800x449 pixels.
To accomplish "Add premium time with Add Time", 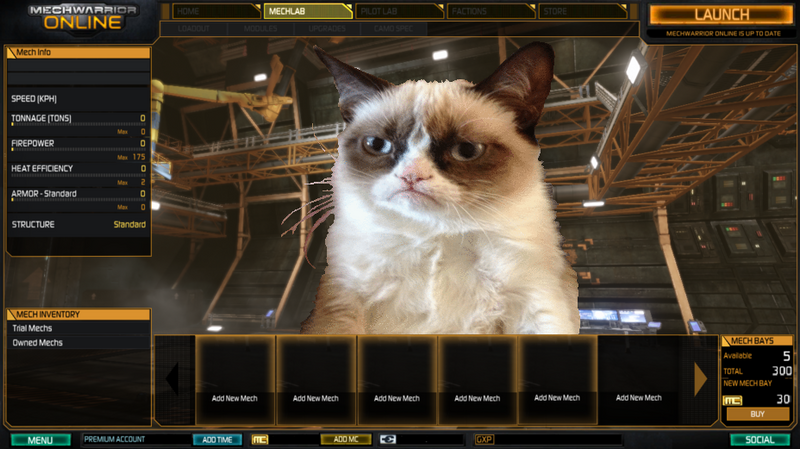I will 217,439.
